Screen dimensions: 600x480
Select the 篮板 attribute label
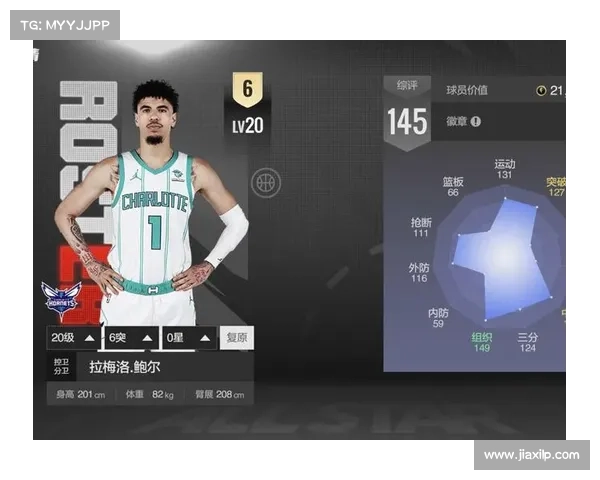453,181
